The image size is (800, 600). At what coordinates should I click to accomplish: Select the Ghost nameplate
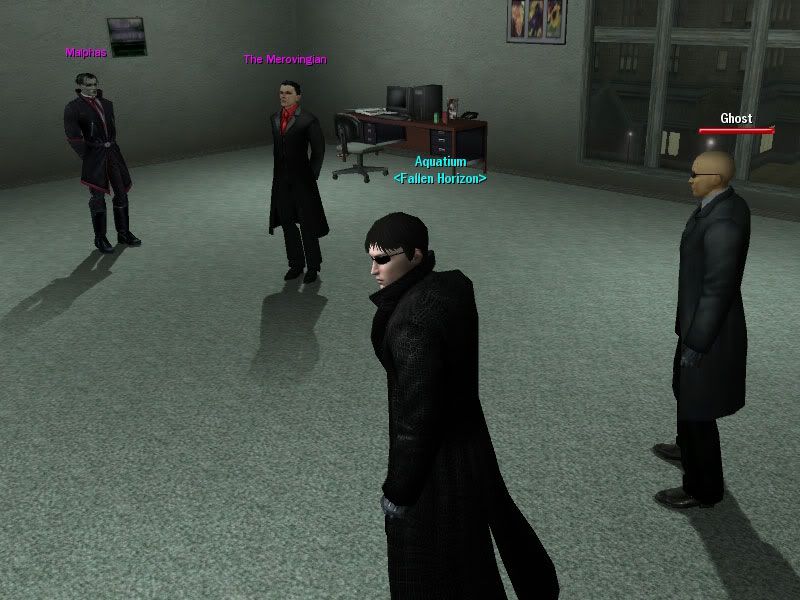point(736,119)
